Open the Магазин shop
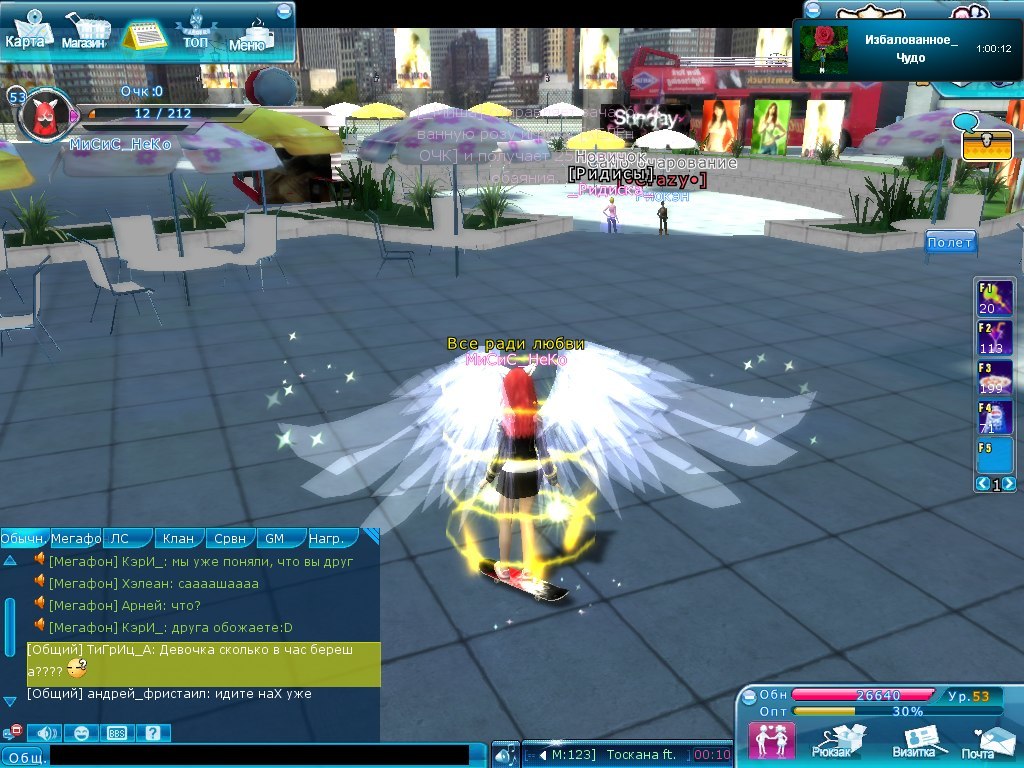Viewport: 1024px width, 768px height. pos(84,34)
